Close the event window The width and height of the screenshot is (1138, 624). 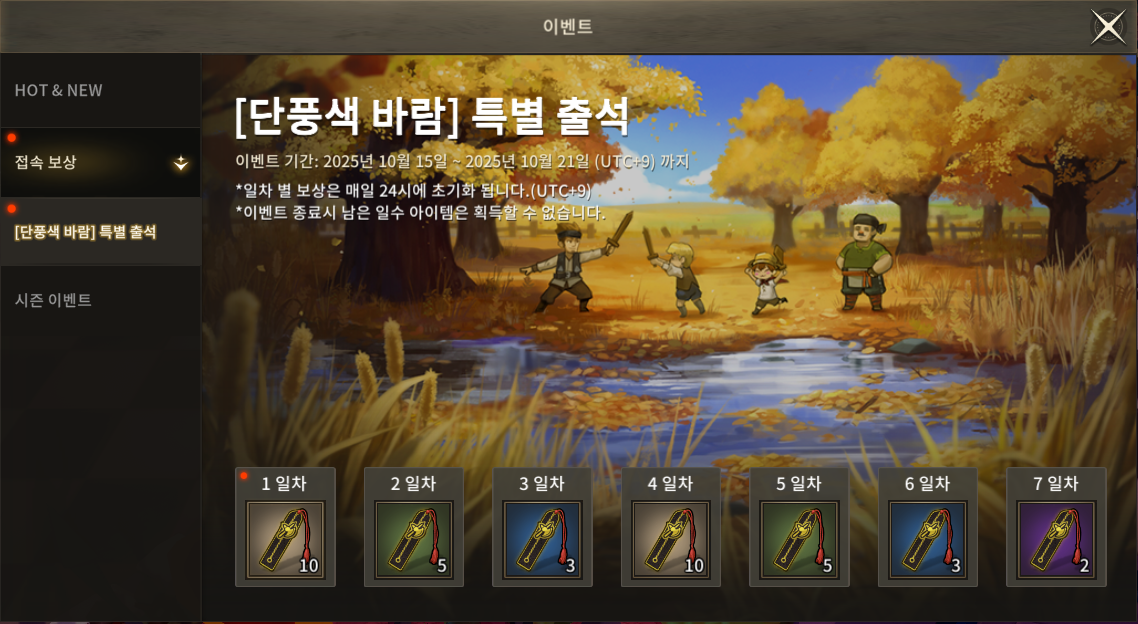point(1108,27)
